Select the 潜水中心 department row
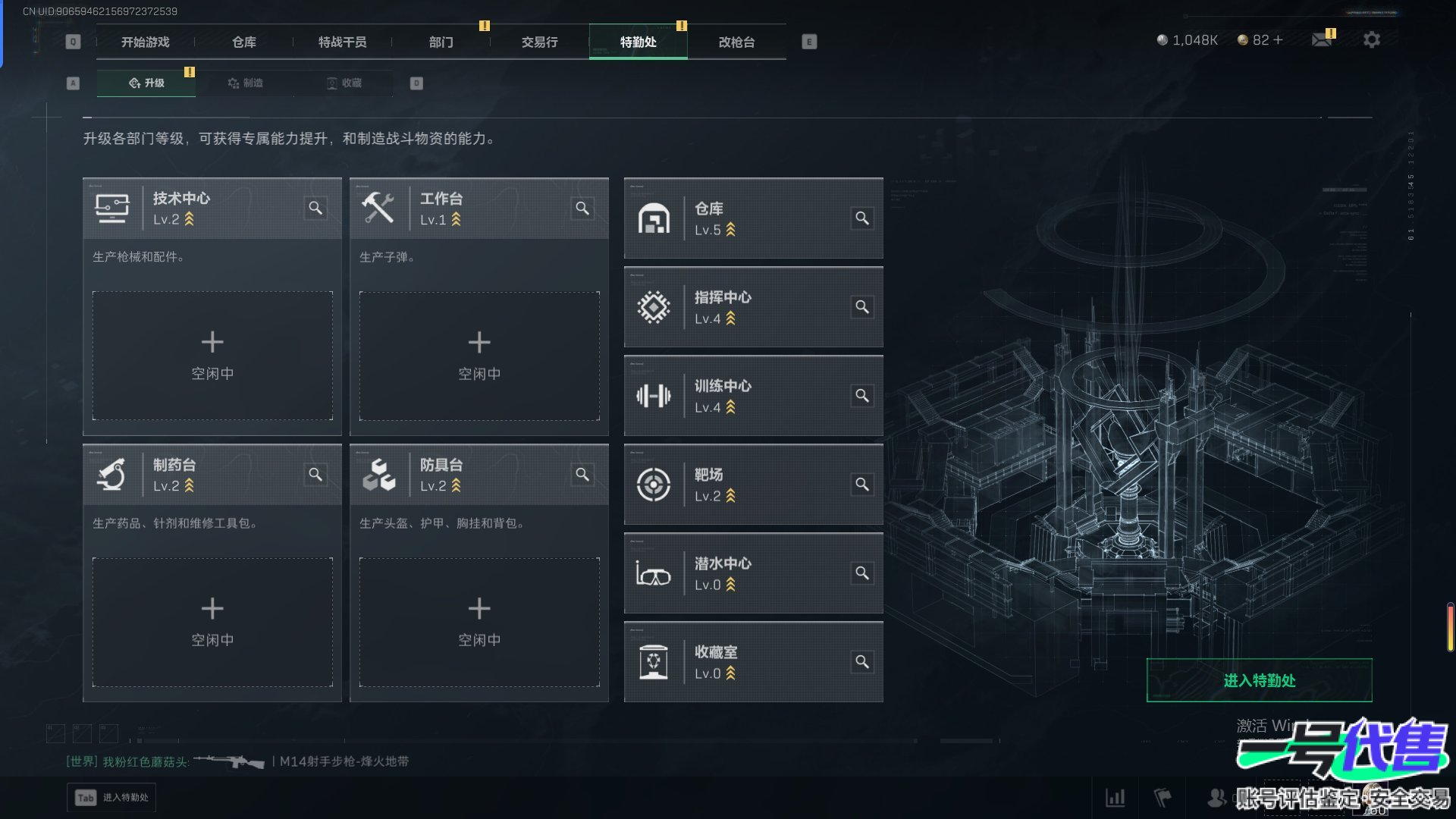 click(753, 573)
